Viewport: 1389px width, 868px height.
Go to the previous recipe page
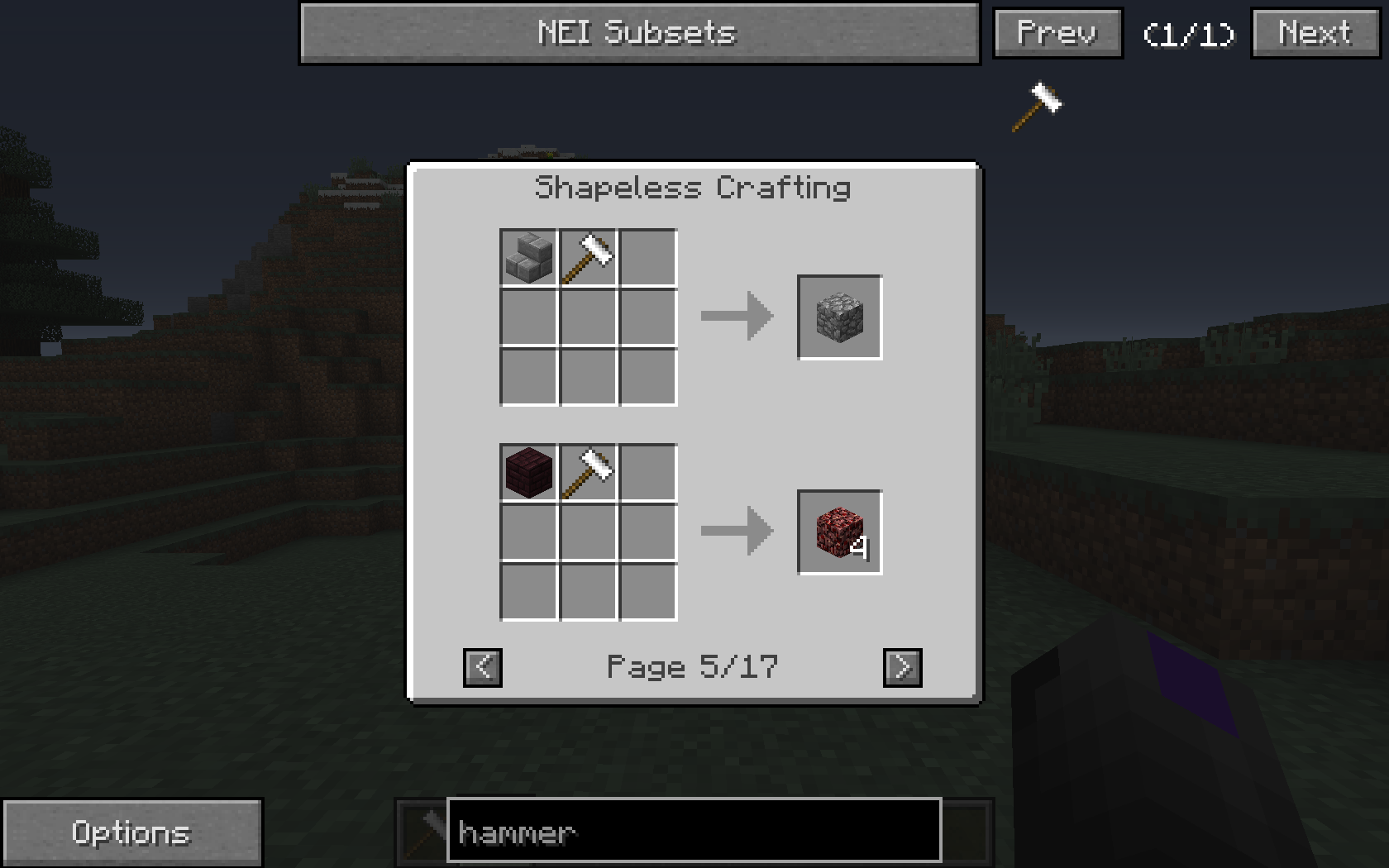point(482,667)
